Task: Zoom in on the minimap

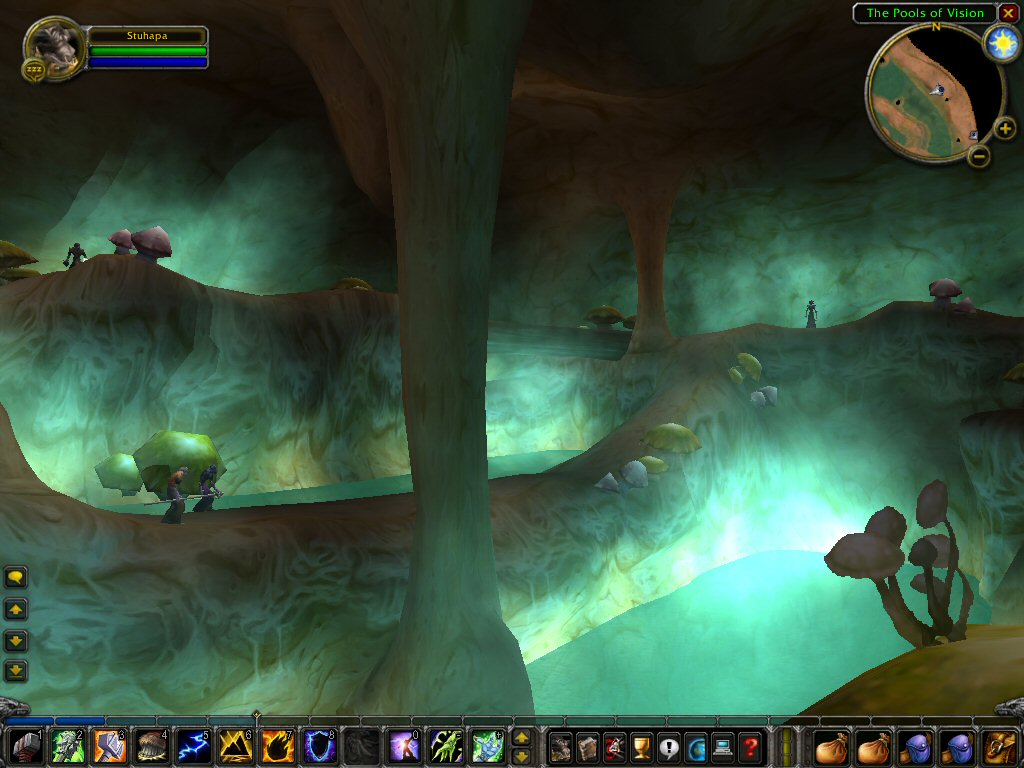Action: [x=1005, y=129]
